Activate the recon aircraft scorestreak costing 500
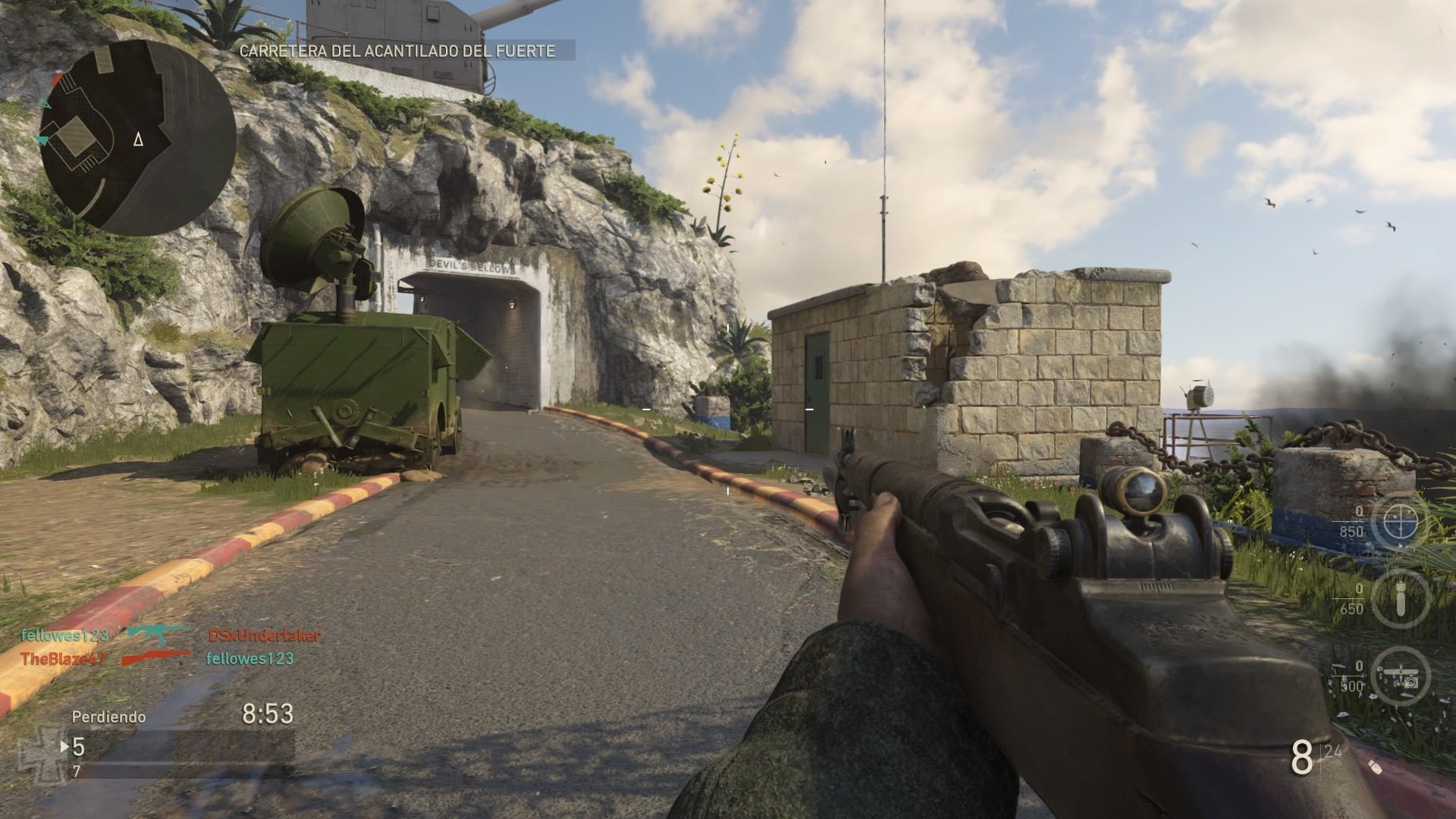1456x819 pixels. 1400,676
